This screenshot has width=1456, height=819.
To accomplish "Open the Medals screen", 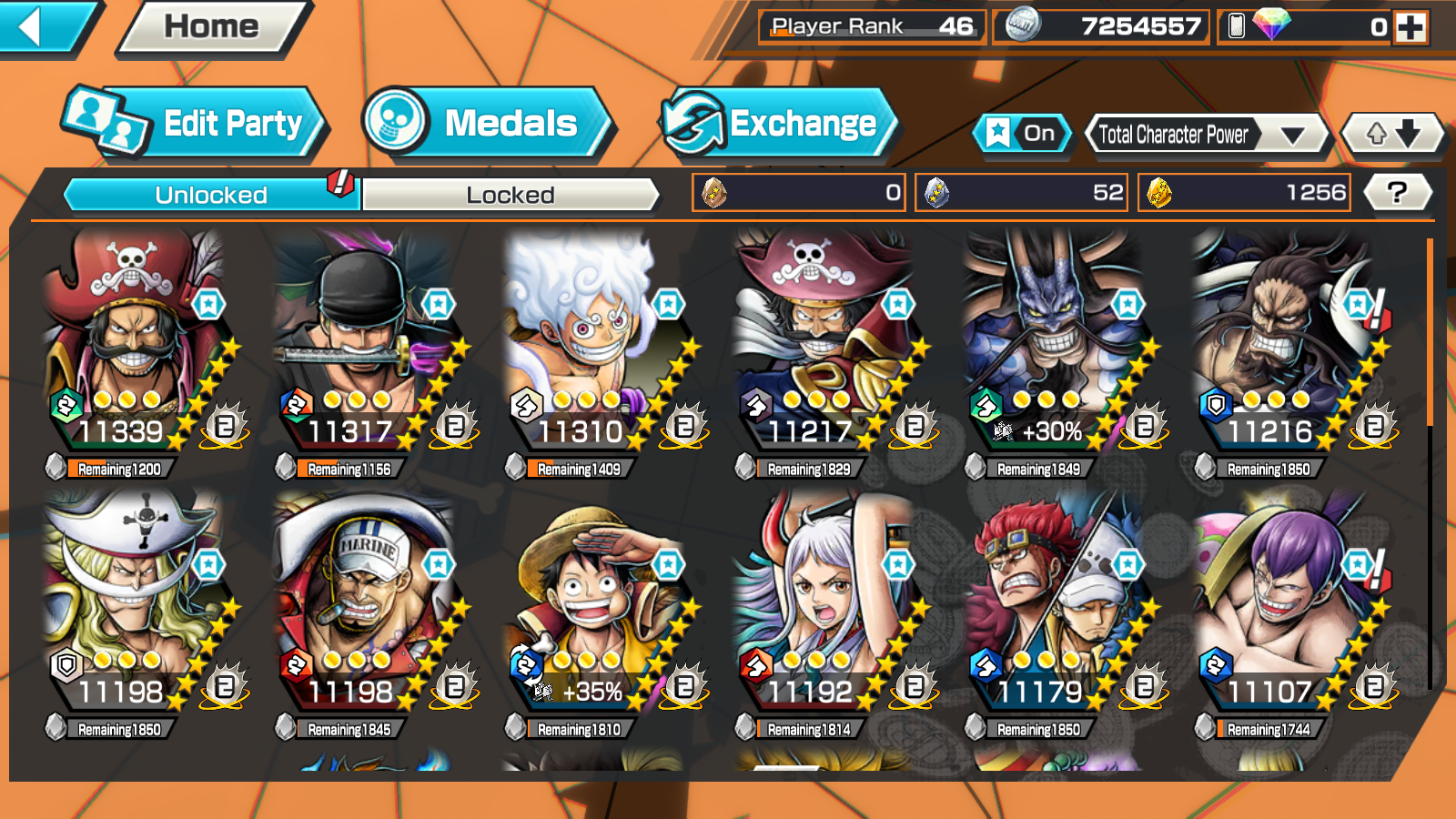I will pos(487,123).
